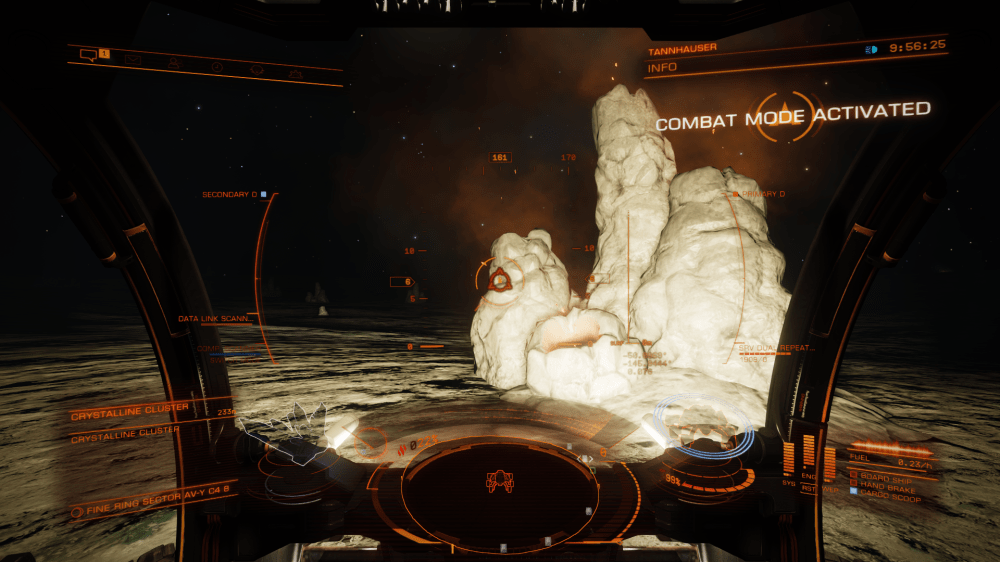Open the clock history icon
This screenshot has height=562, width=1000.
click(216, 67)
